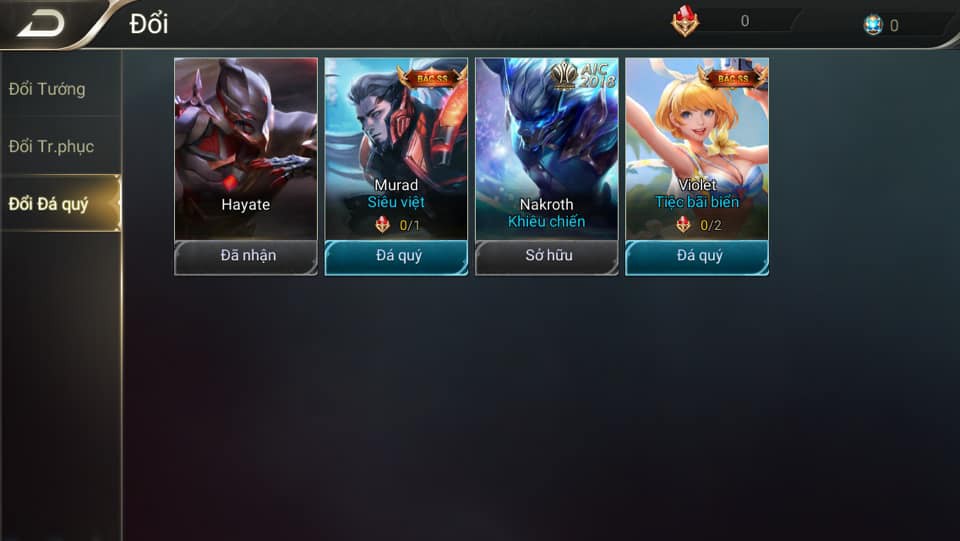
Task: Switch to the Đổi Tướng tab
Action: click(x=47, y=89)
